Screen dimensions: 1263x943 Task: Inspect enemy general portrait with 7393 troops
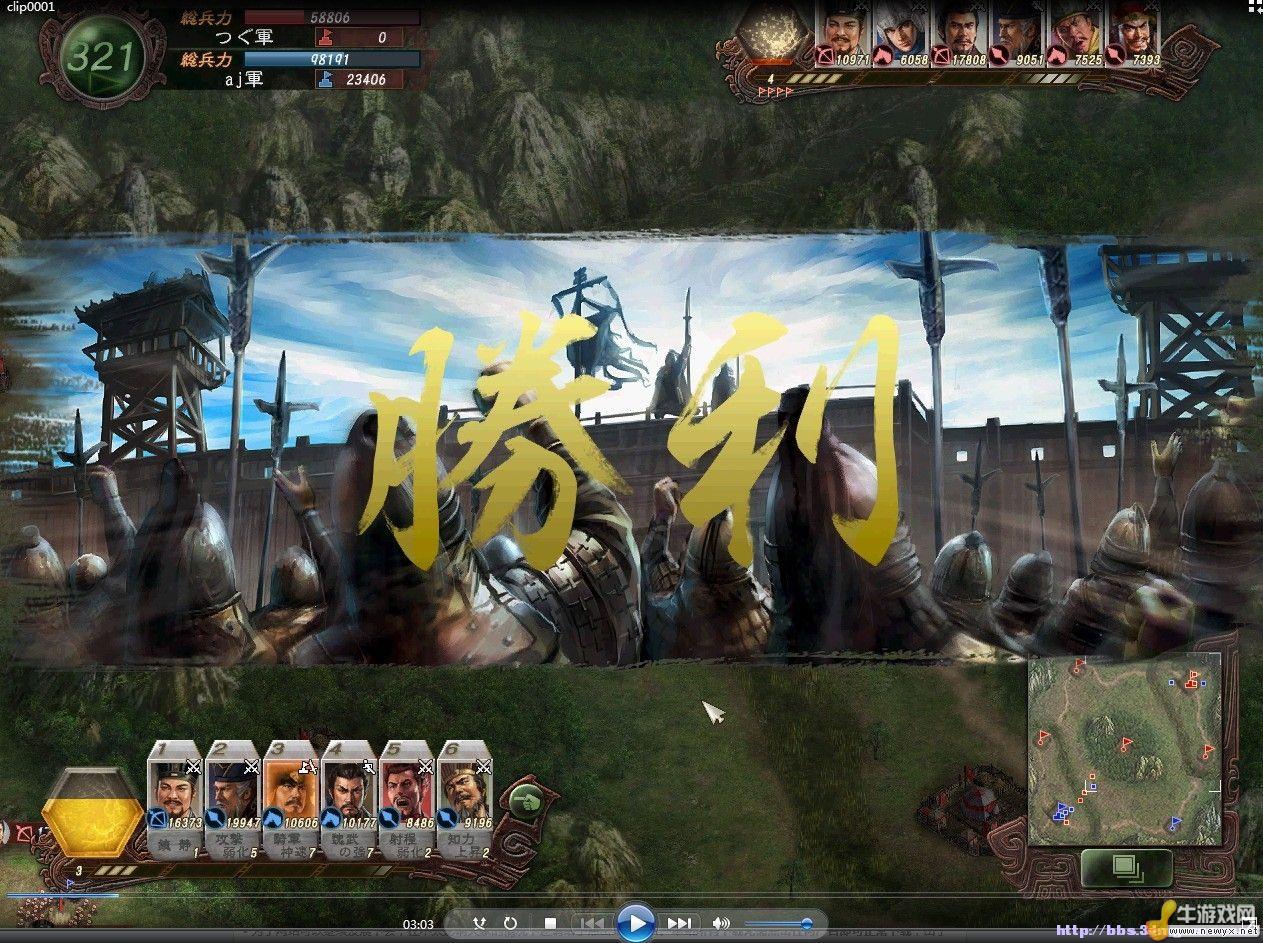[x=1135, y=34]
